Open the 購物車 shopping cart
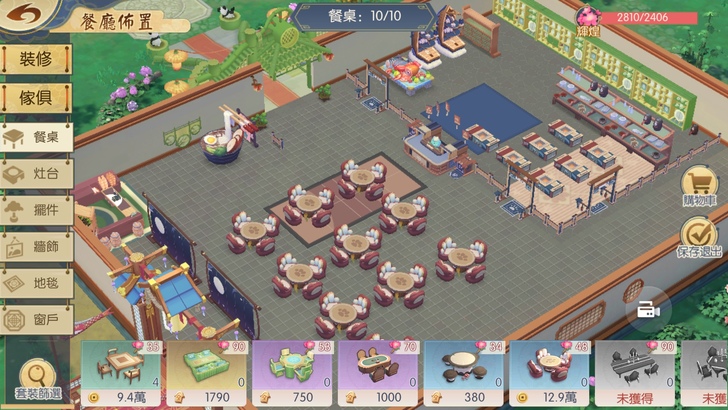The width and height of the screenshot is (728, 410). click(x=702, y=185)
